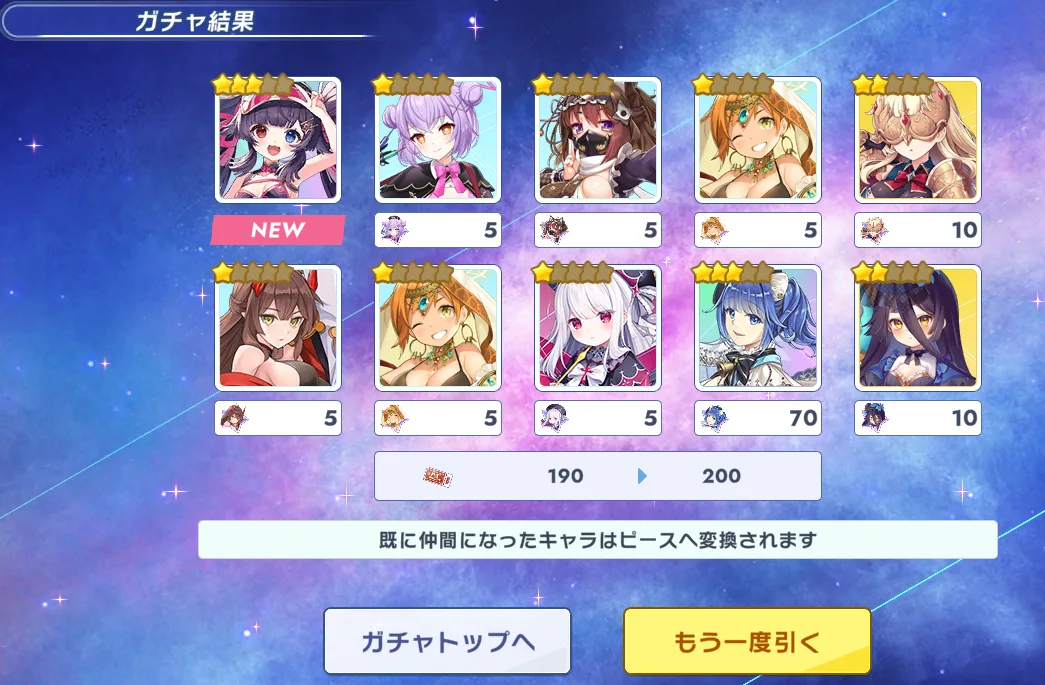Choose the purple-haired girl with pink bow
This screenshot has width=1045, height=685.
tap(438, 140)
